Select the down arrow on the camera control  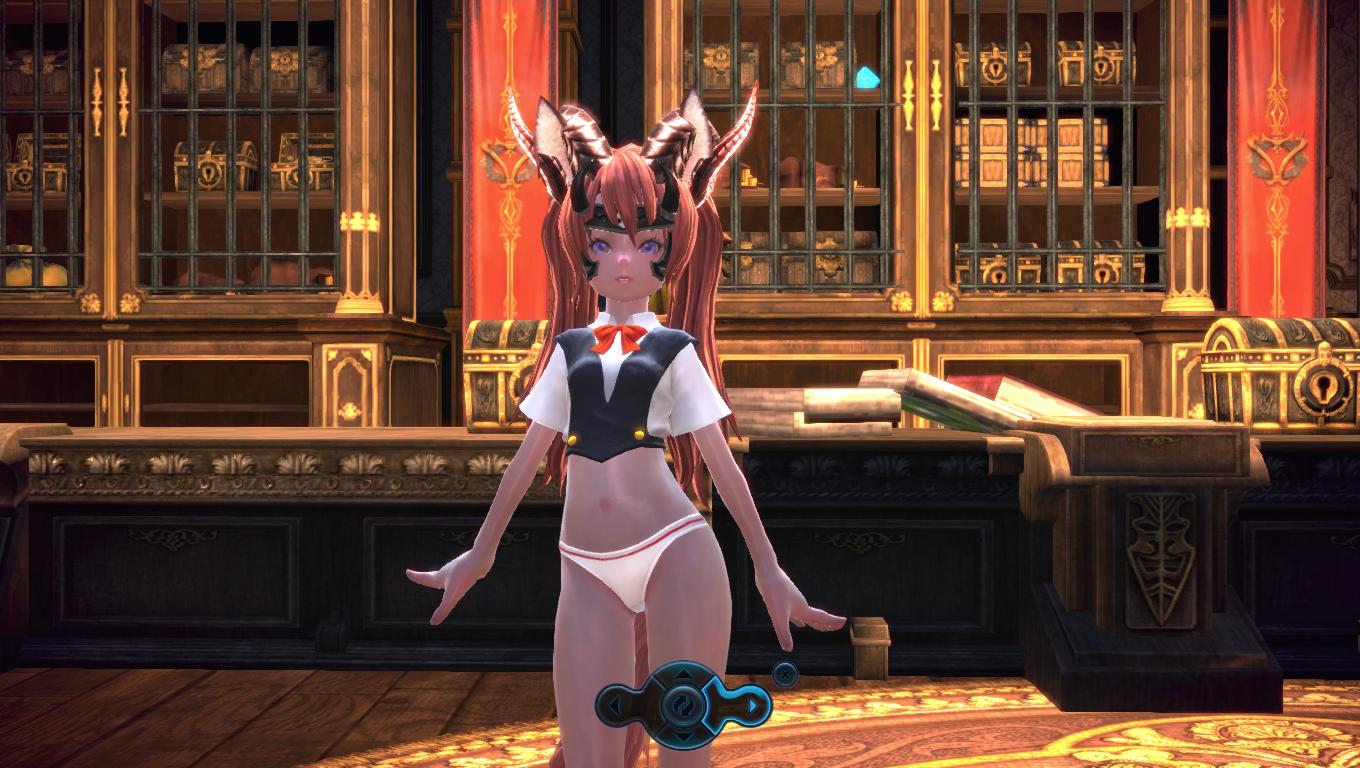click(x=684, y=736)
